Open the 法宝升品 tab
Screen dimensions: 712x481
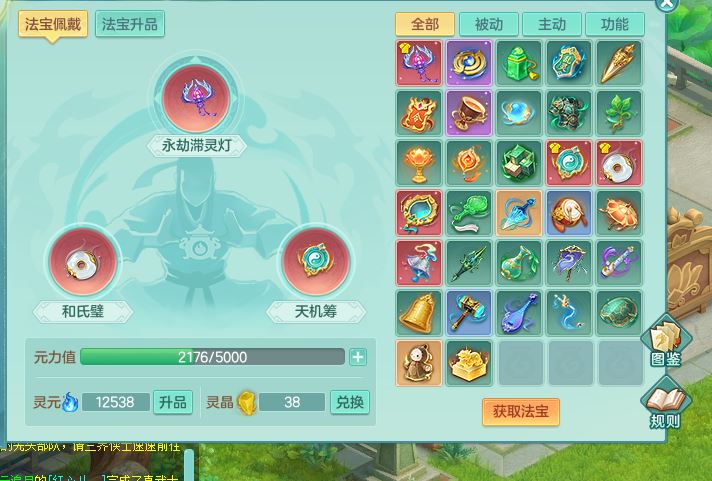(130, 25)
